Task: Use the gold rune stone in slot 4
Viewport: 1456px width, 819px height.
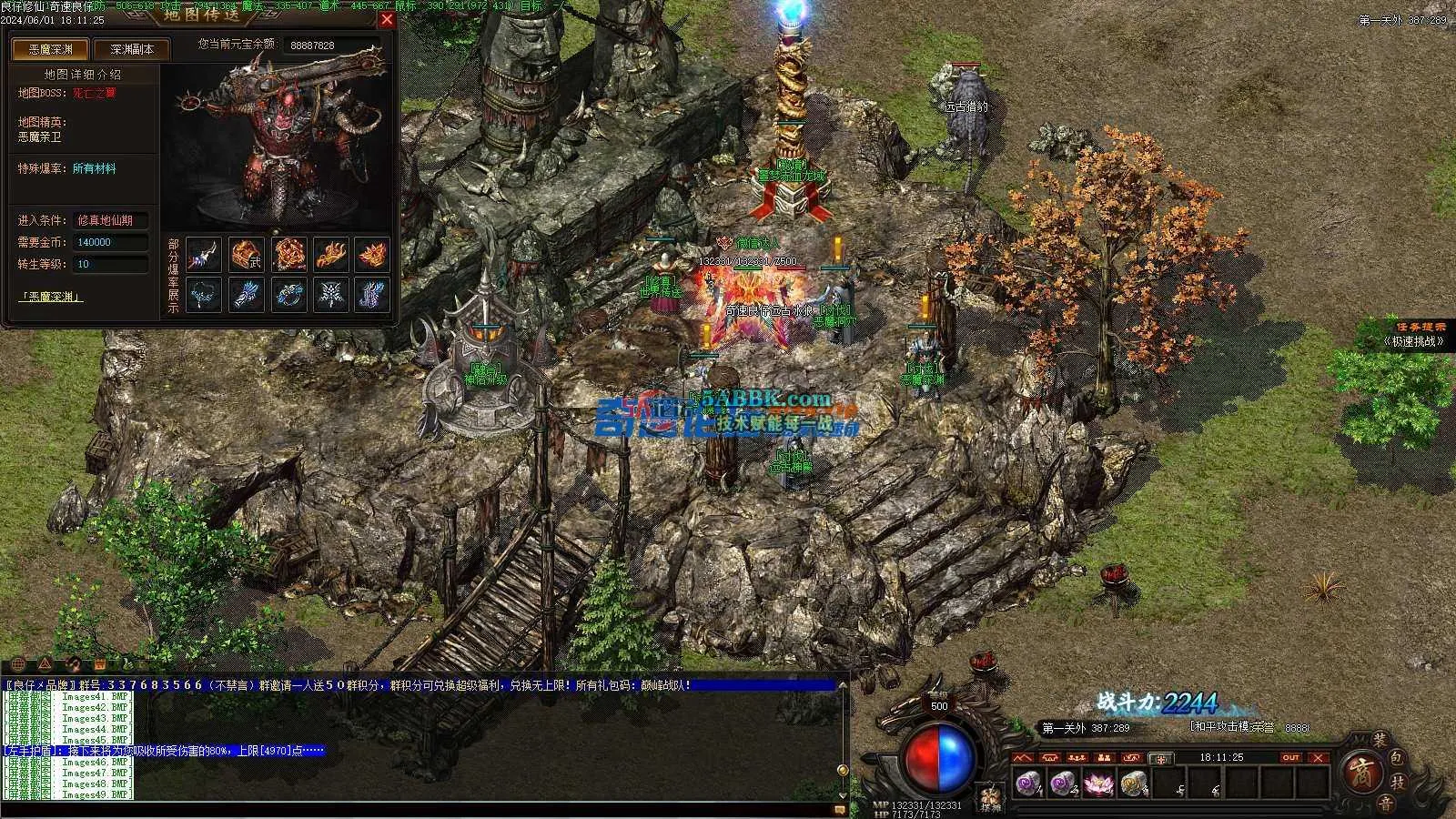Action: pyautogui.click(x=1133, y=783)
